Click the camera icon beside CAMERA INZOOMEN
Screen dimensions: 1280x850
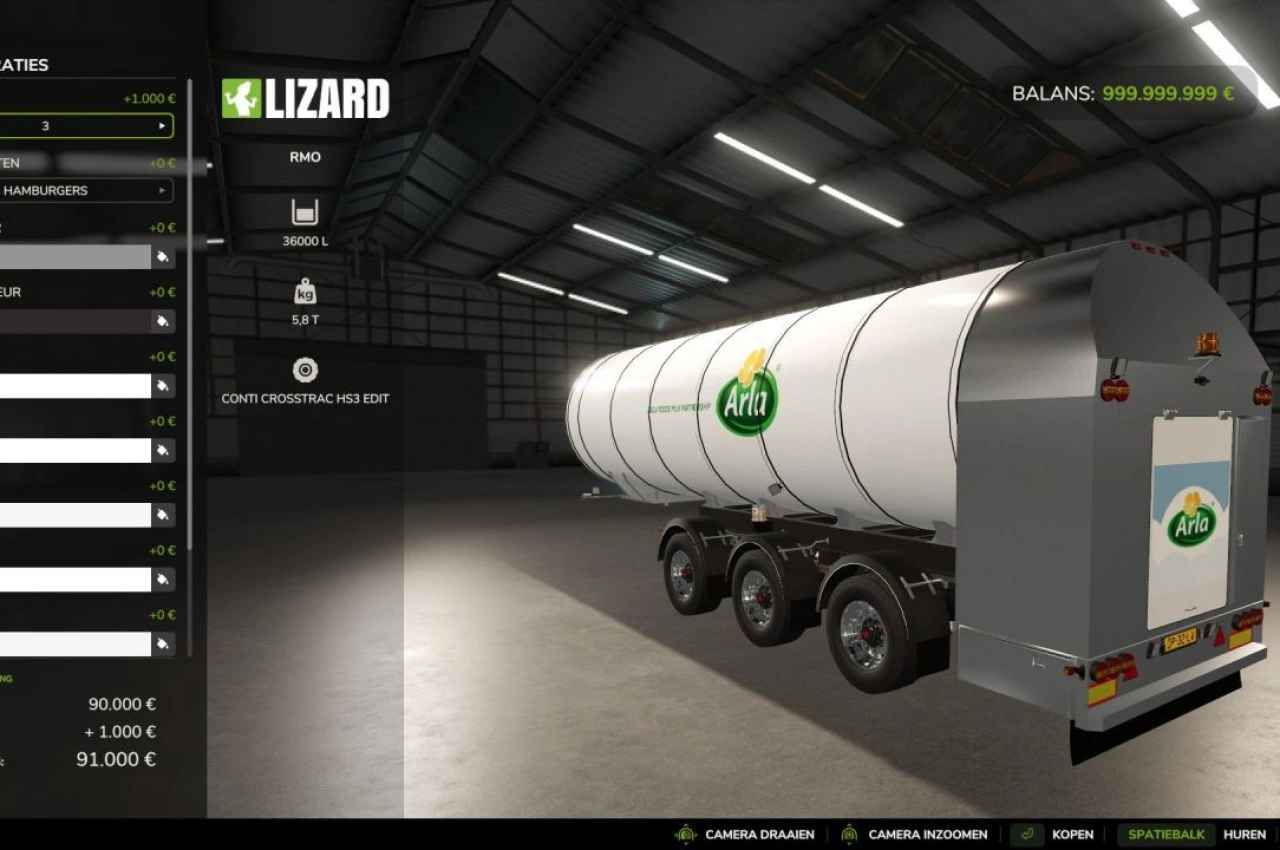(849, 833)
